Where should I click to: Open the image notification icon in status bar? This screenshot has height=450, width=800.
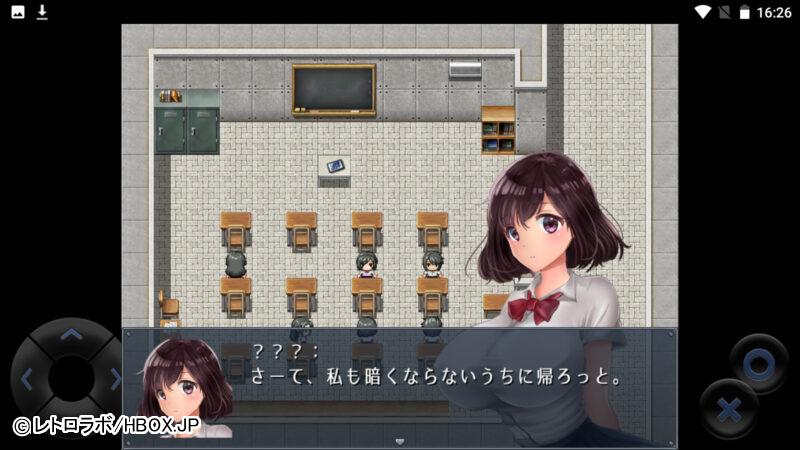[18, 12]
